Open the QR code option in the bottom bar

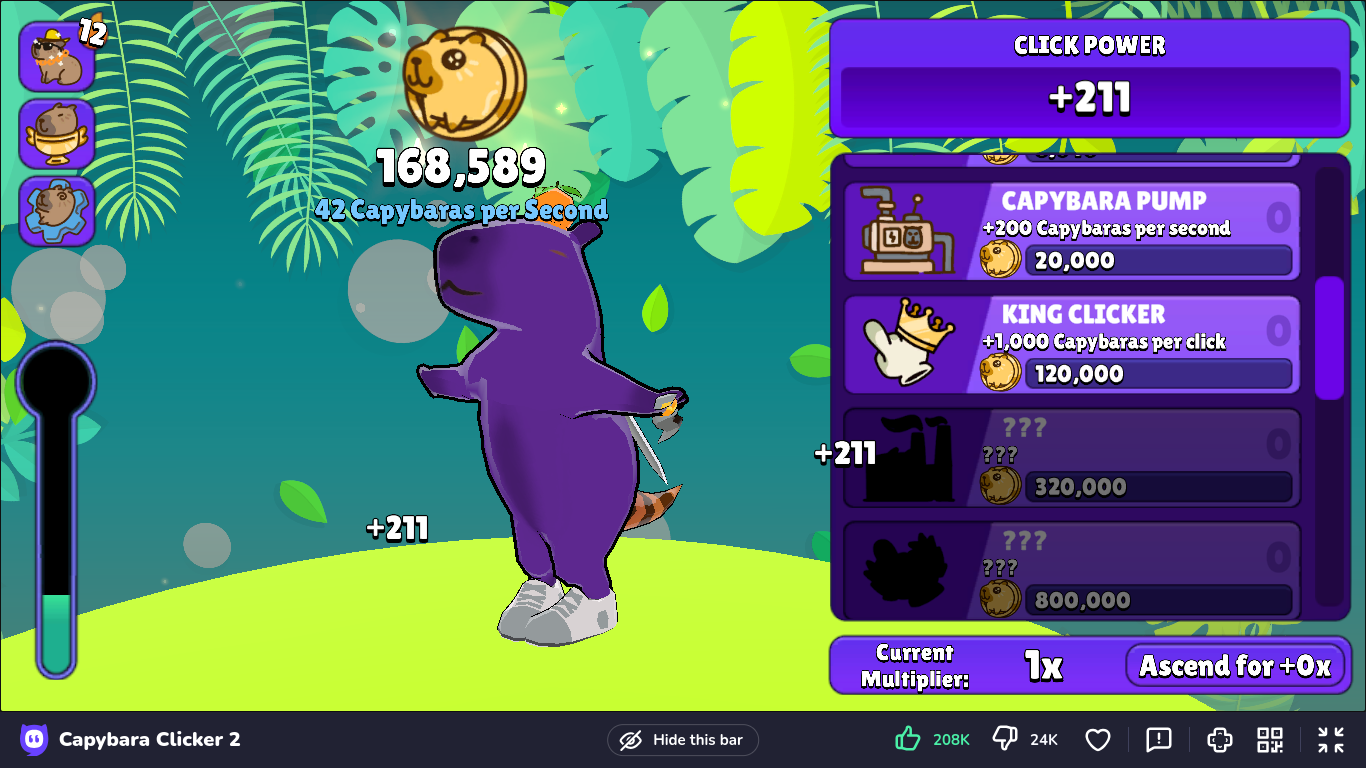click(x=1270, y=740)
